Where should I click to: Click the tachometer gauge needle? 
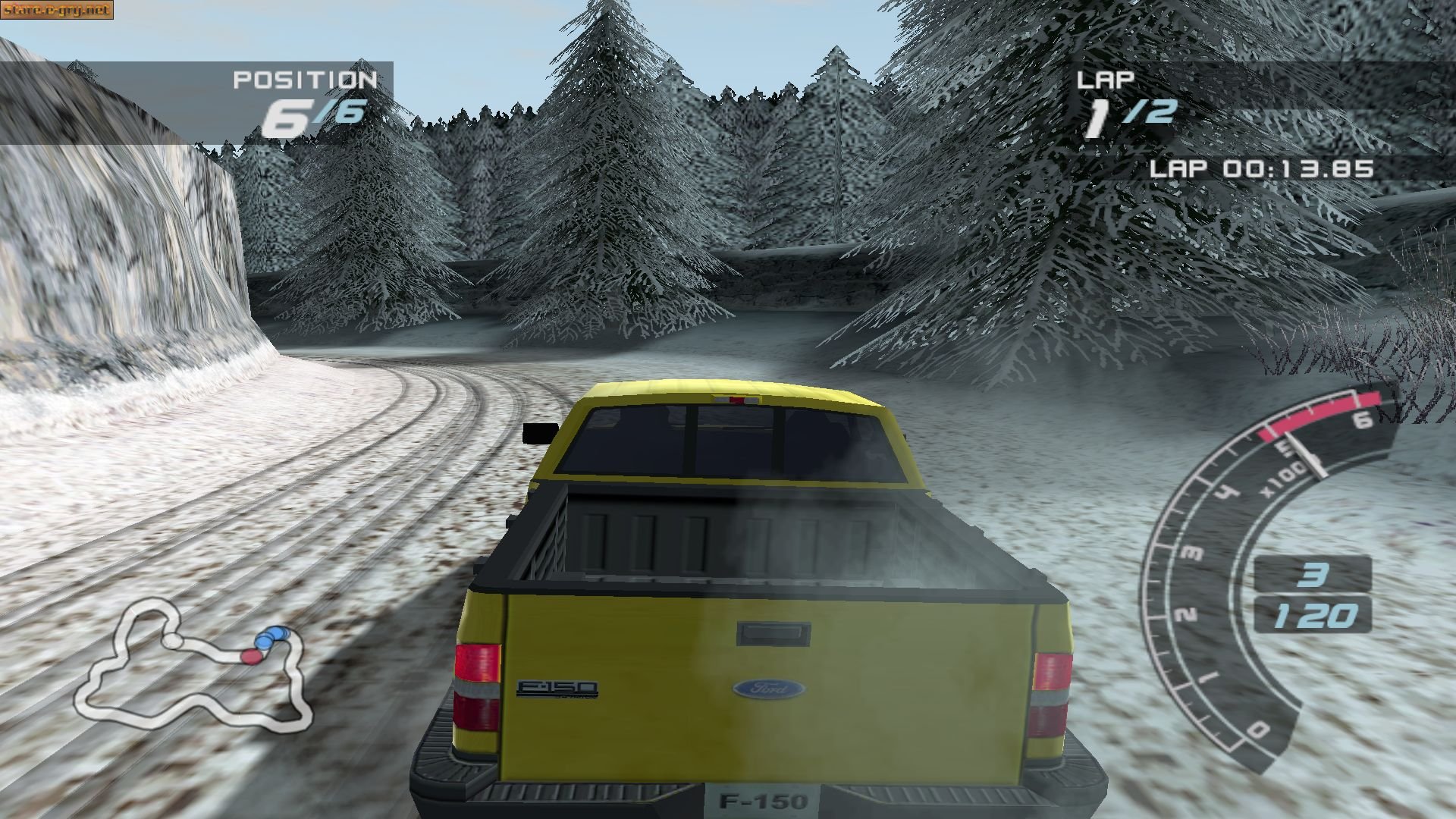1304,455
